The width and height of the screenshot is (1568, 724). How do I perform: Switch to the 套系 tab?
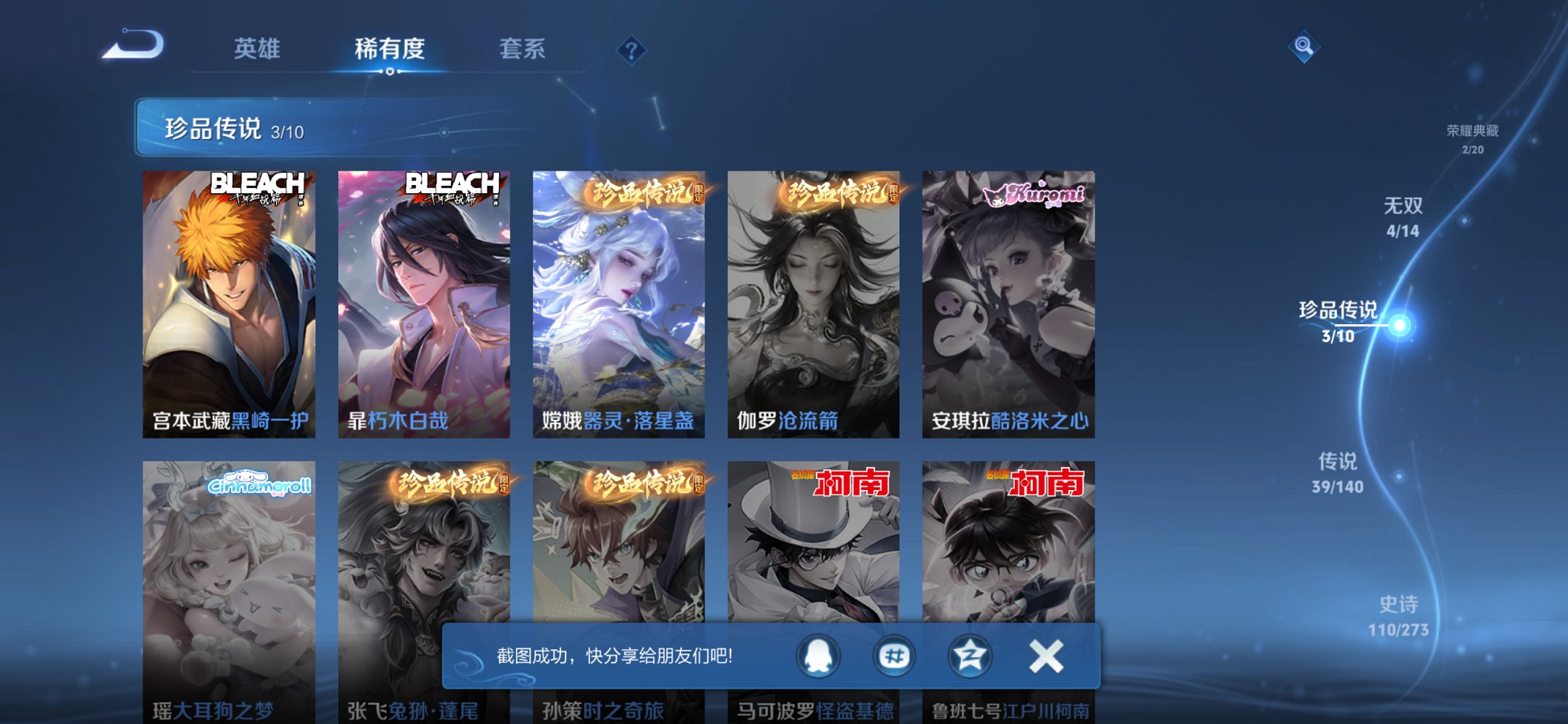click(x=524, y=49)
